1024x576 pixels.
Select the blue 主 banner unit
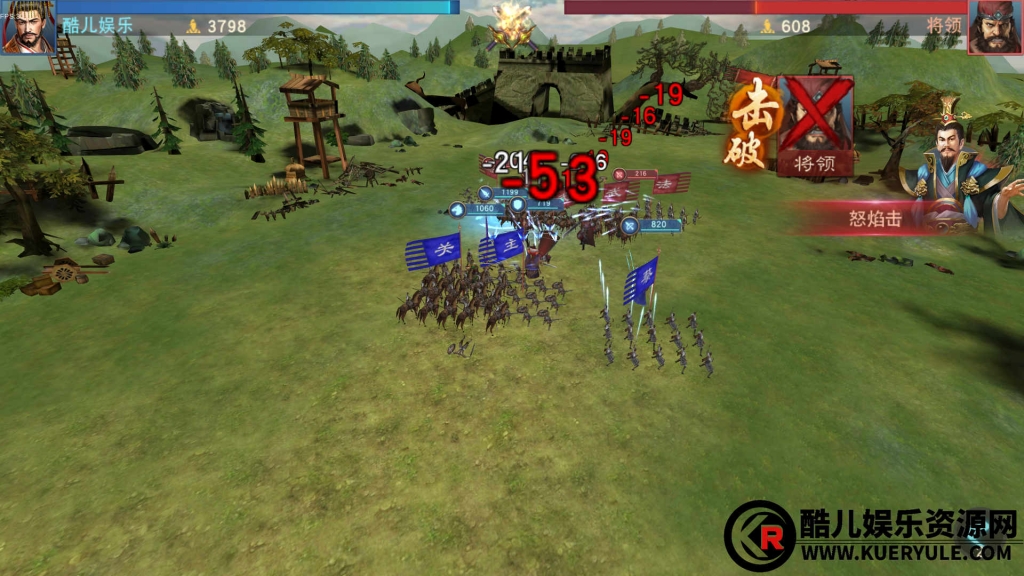tap(501, 246)
